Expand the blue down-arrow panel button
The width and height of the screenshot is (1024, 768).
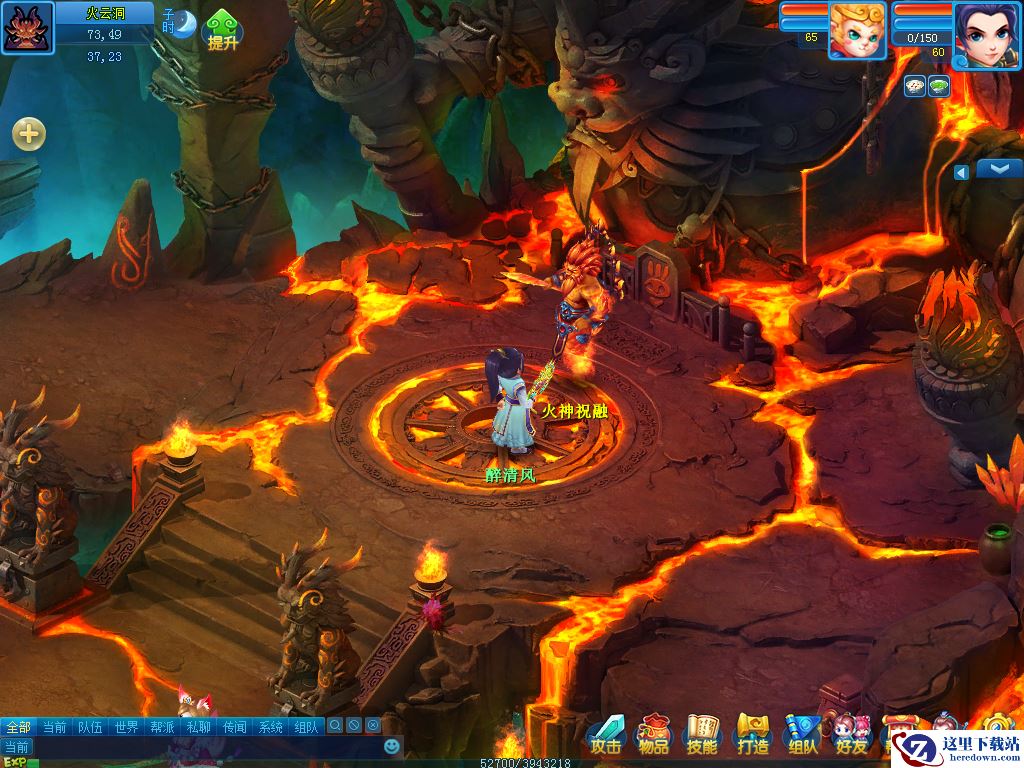(x=998, y=168)
